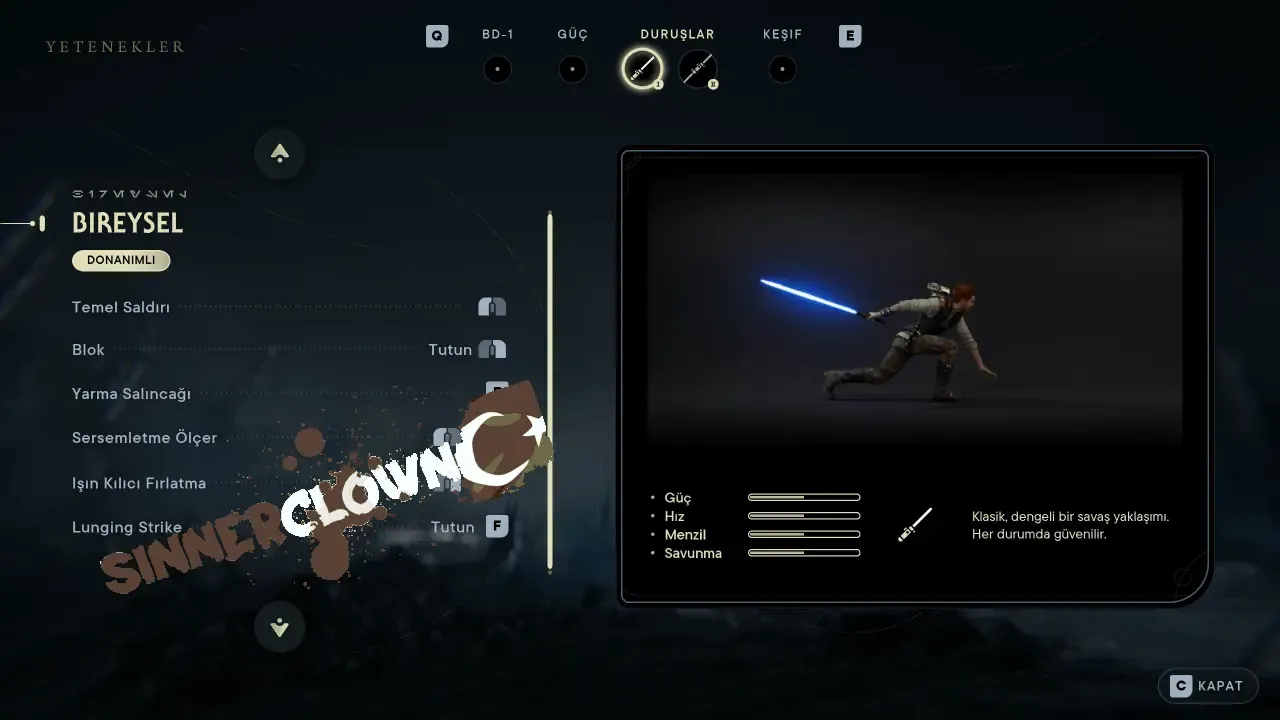The height and width of the screenshot is (720, 1280).
Task: Select Sersemletme Ölçer in the list
Action: coord(144,438)
